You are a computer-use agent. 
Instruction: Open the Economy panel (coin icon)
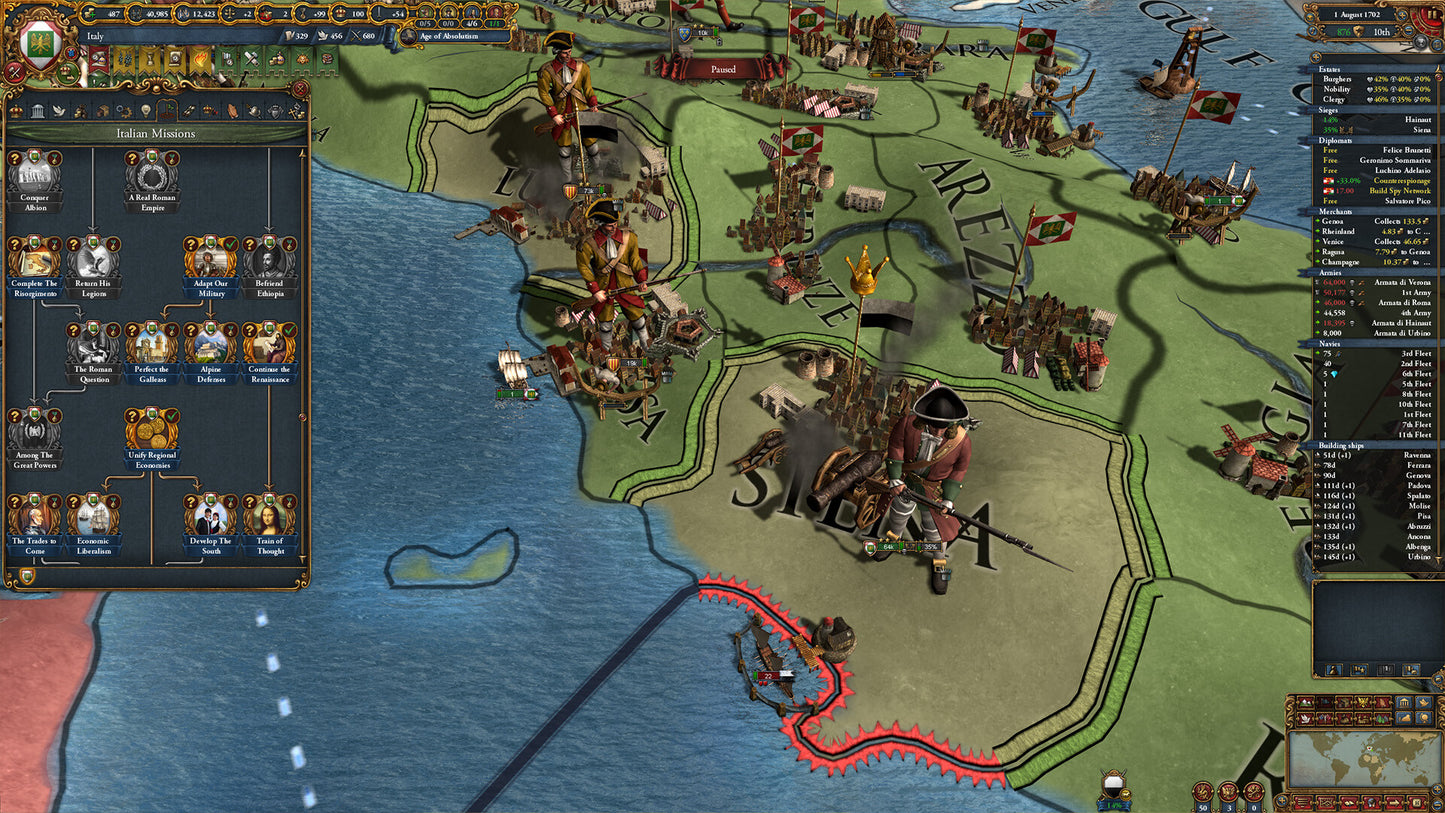point(82,110)
